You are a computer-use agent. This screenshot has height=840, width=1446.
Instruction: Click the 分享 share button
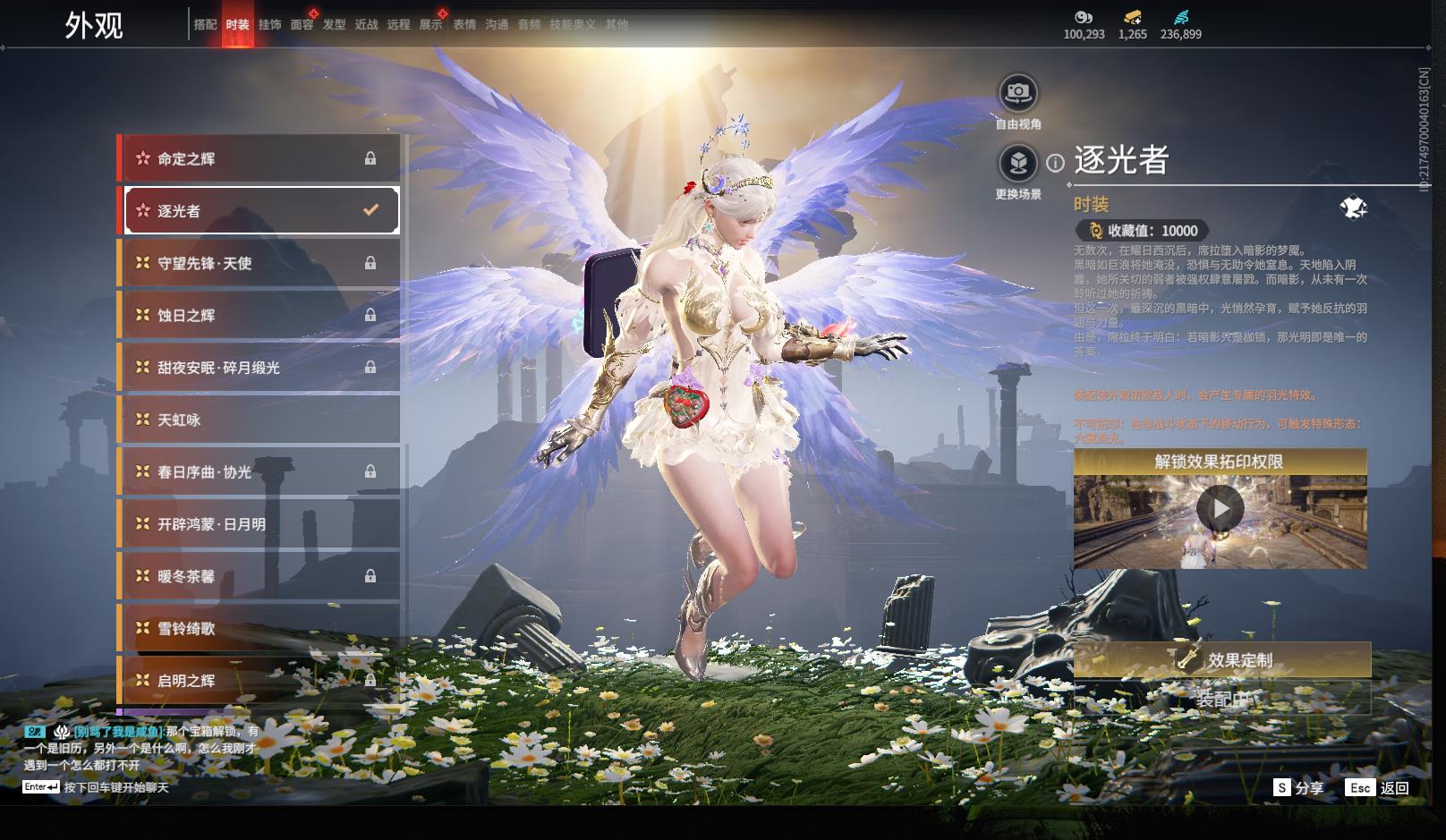tap(1299, 788)
